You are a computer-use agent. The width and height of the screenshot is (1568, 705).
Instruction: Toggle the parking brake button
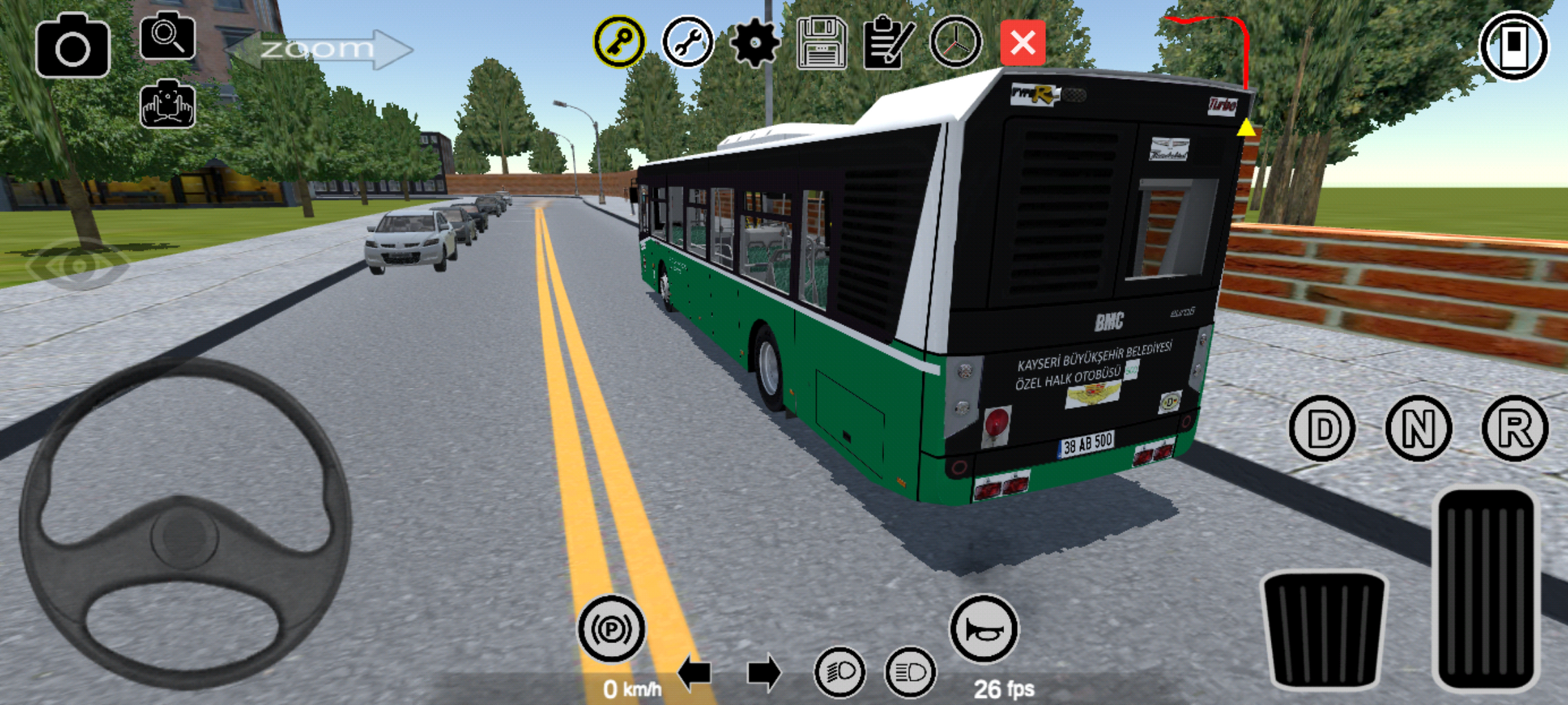[611, 629]
